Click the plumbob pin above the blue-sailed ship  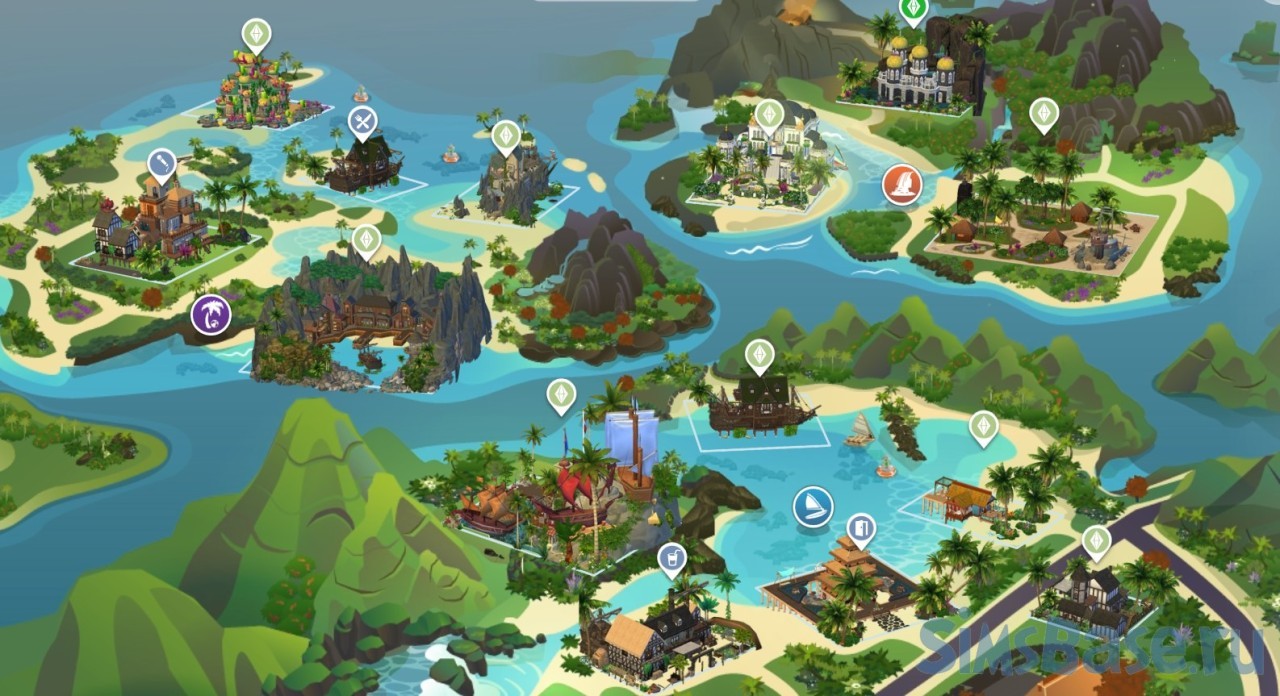click(x=561, y=395)
